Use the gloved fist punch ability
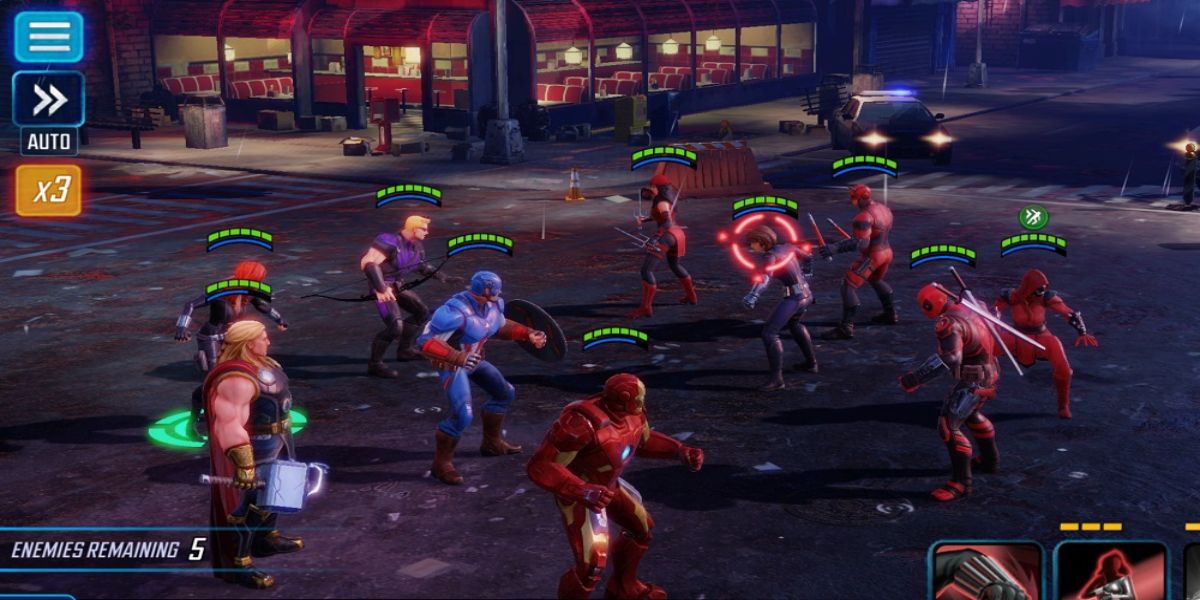 coord(985,573)
